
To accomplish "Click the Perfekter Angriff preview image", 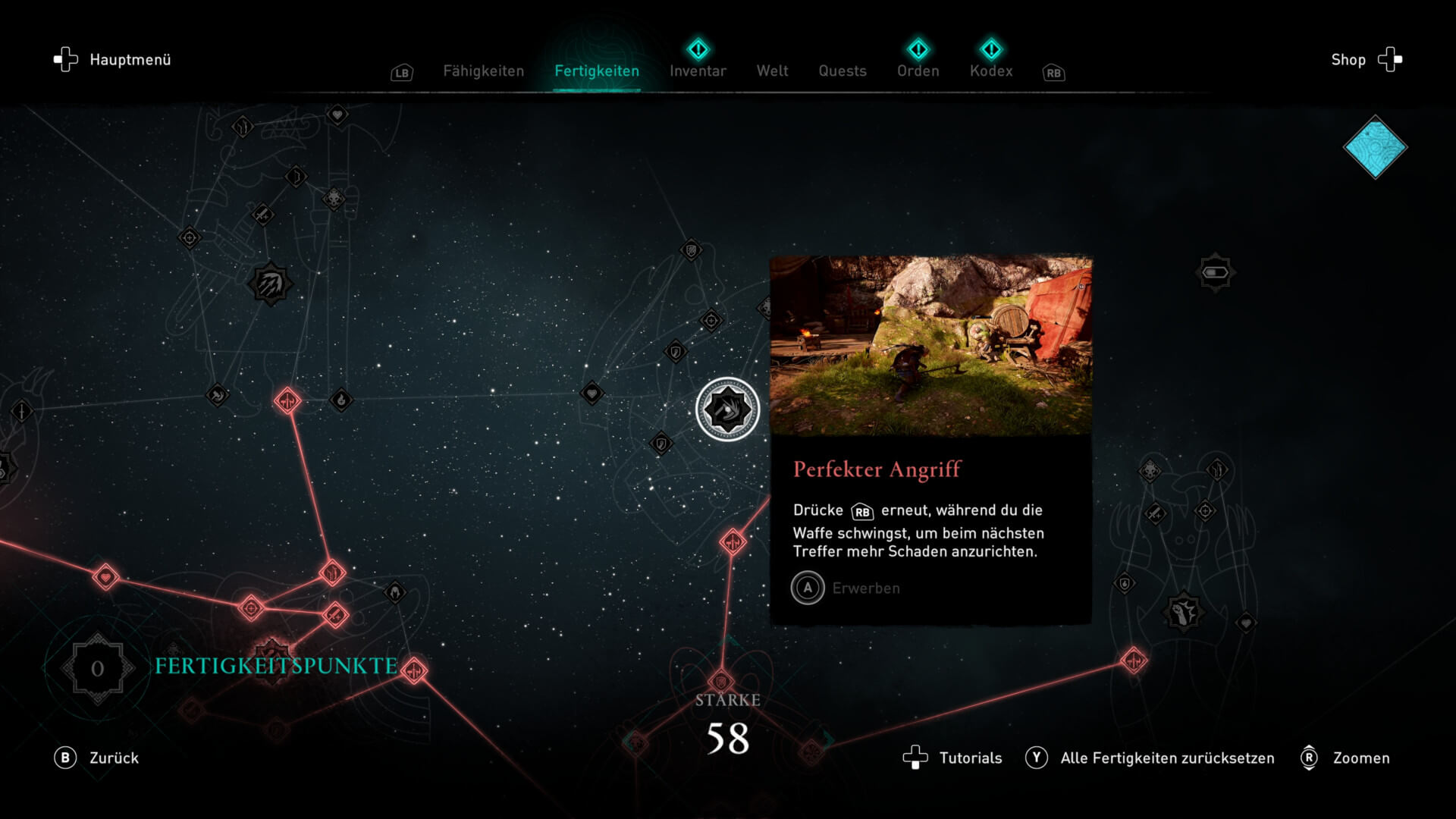I will (930, 346).
